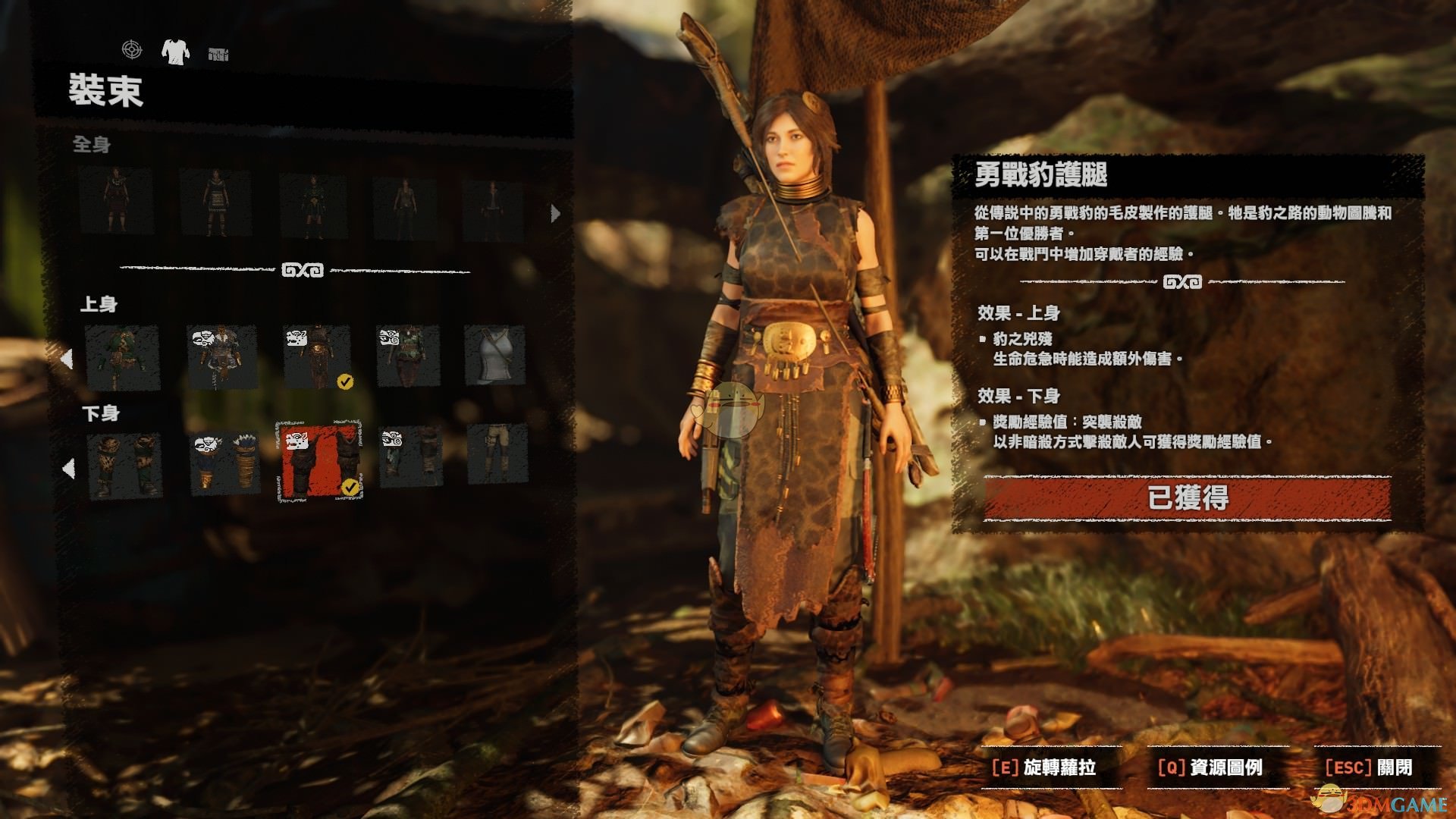Pick the green feathered upper-body outfit
The height and width of the screenshot is (819, 1456).
click(123, 358)
